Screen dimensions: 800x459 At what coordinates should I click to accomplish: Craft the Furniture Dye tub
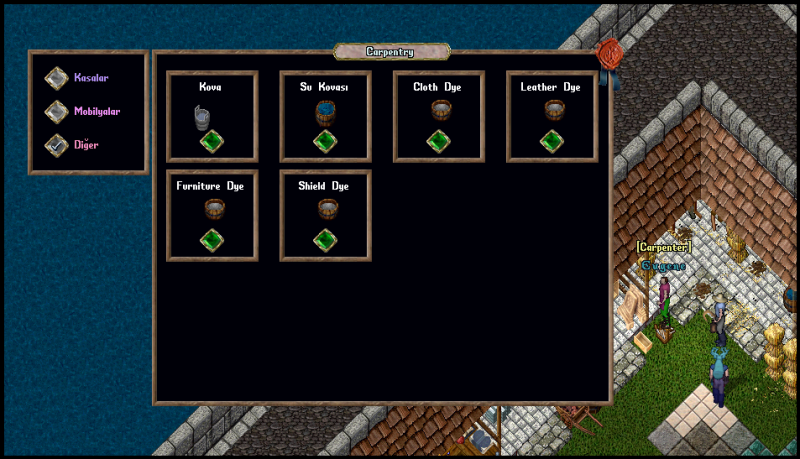tap(211, 241)
